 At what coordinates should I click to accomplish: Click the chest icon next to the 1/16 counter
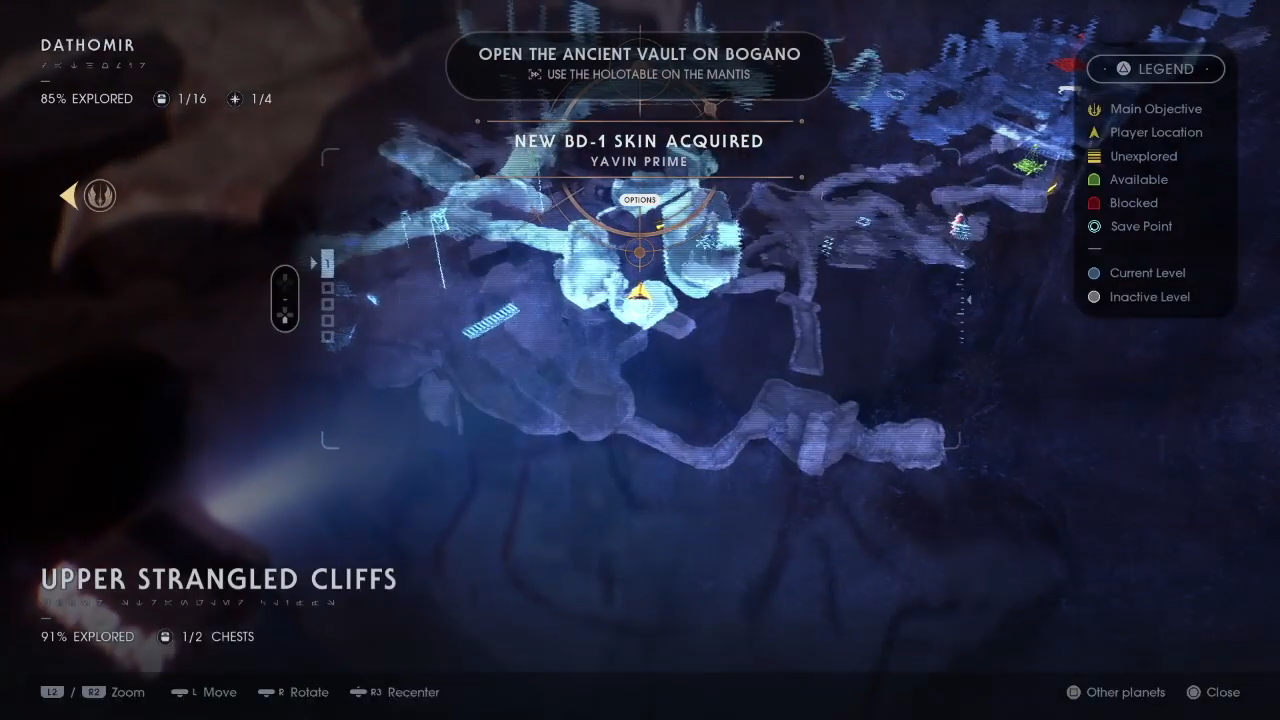161,98
